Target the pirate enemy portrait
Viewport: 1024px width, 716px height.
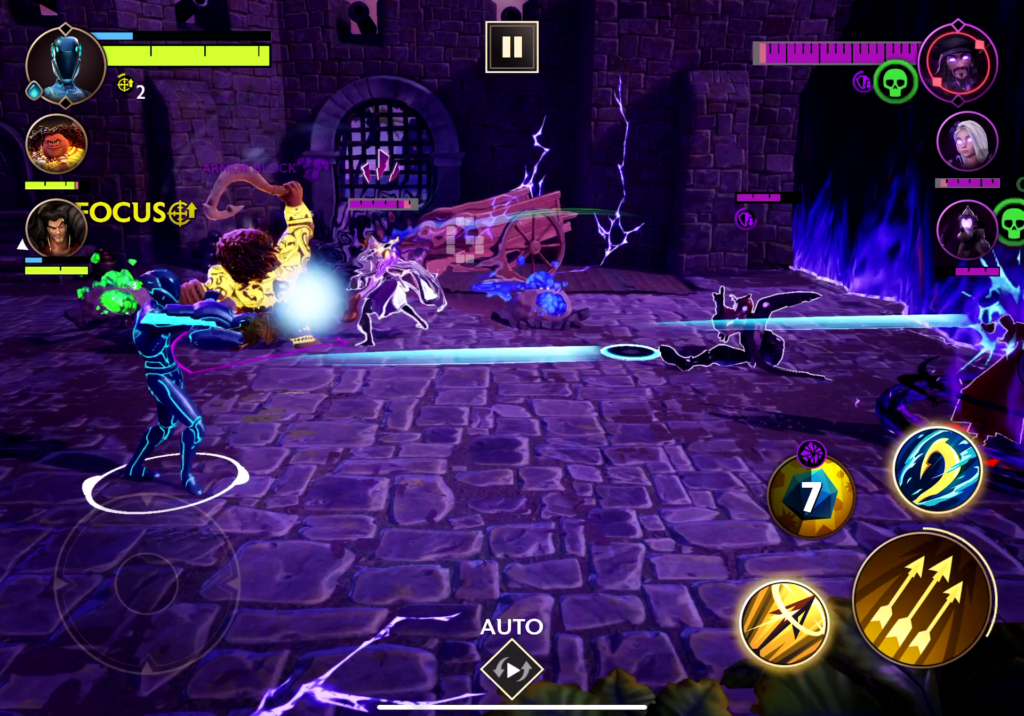pyautogui.click(x=957, y=62)
